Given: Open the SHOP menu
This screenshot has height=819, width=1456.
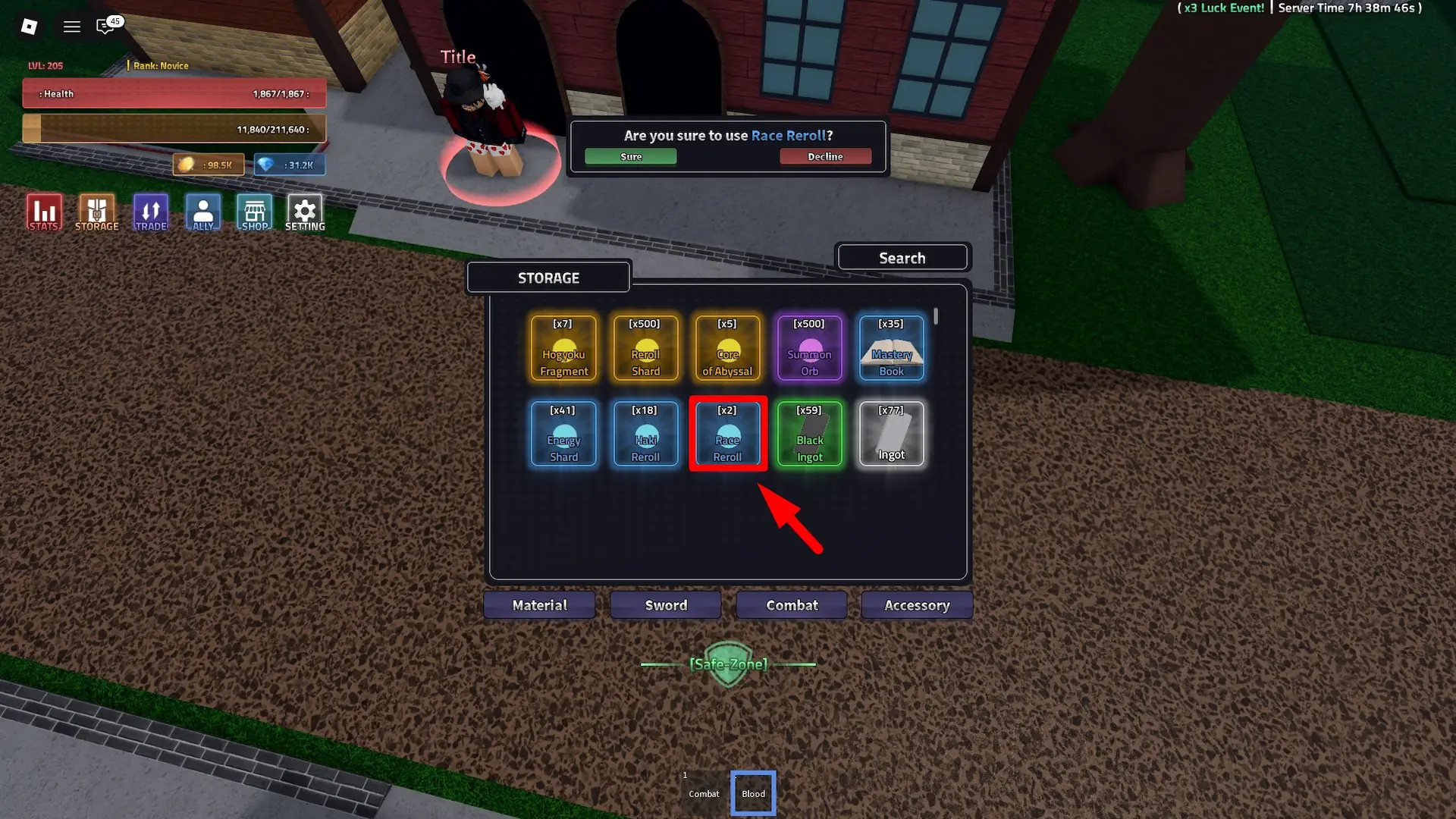Looking at the screenshot, I should coord(254,212).
